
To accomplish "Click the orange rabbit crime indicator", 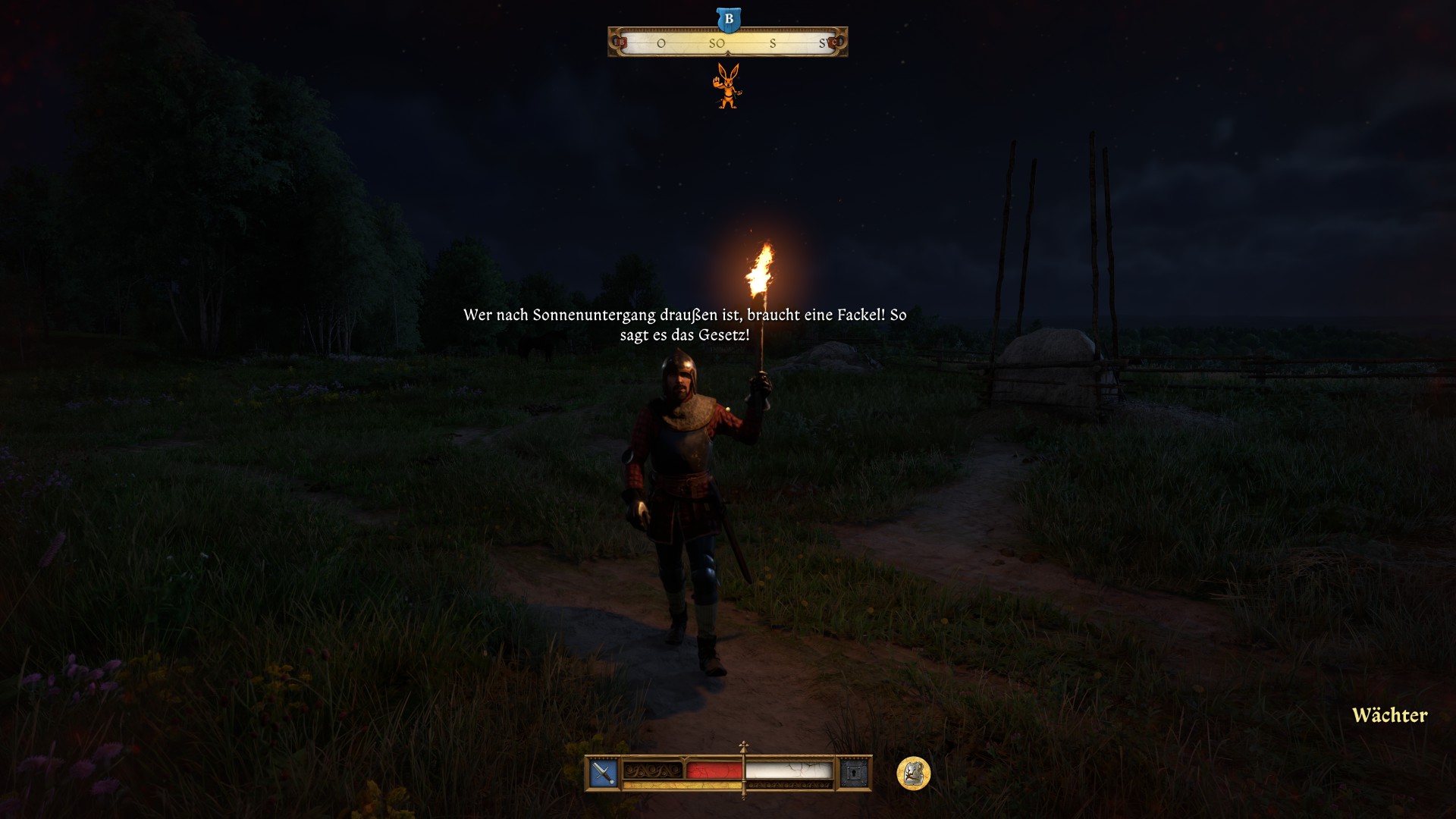I will [x=728, y=86].
